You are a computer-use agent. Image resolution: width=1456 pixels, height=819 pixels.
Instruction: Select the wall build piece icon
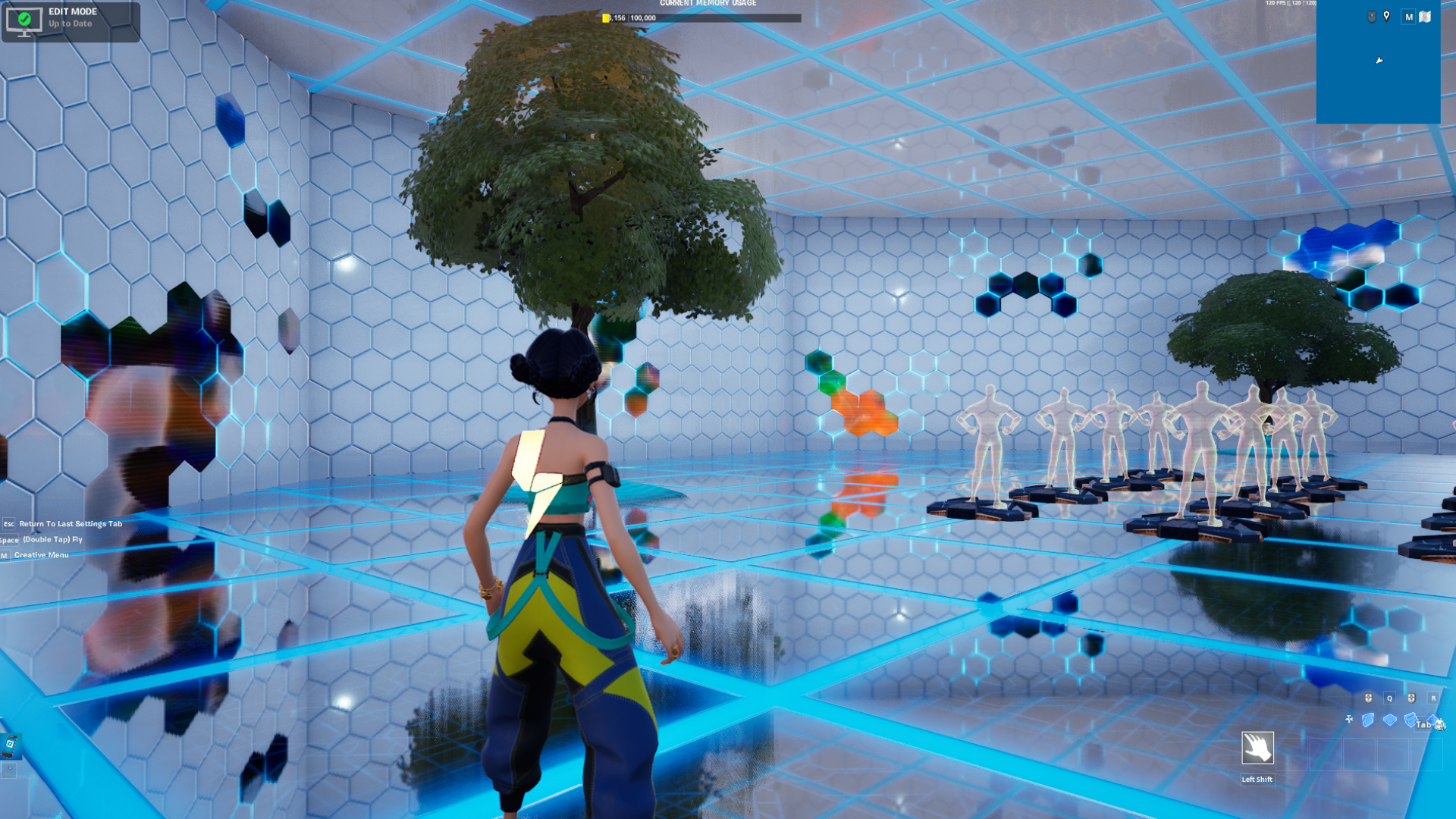coord(1369,720)
